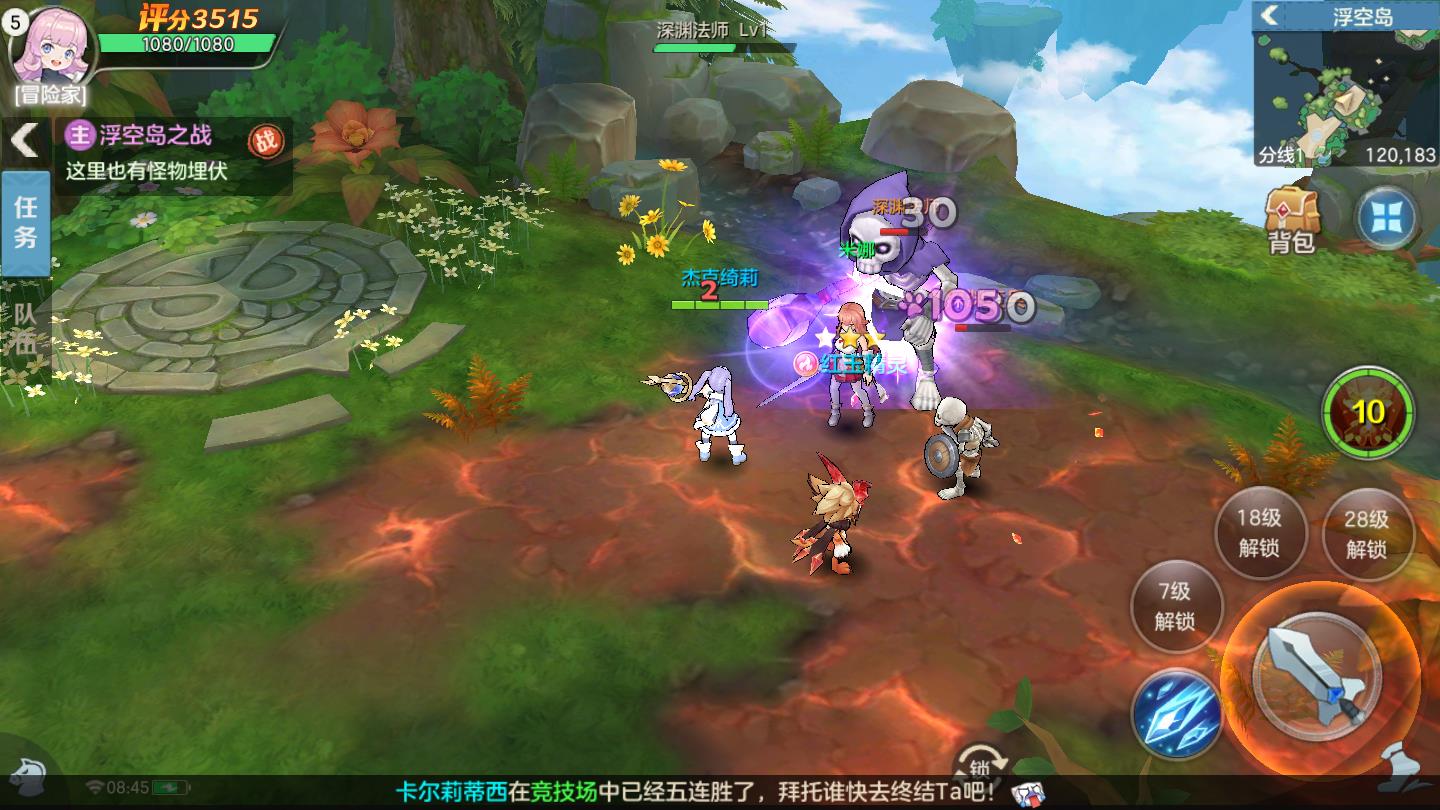
Task: Collapse the quest panel via left arrow chevron
Action: 22,140
